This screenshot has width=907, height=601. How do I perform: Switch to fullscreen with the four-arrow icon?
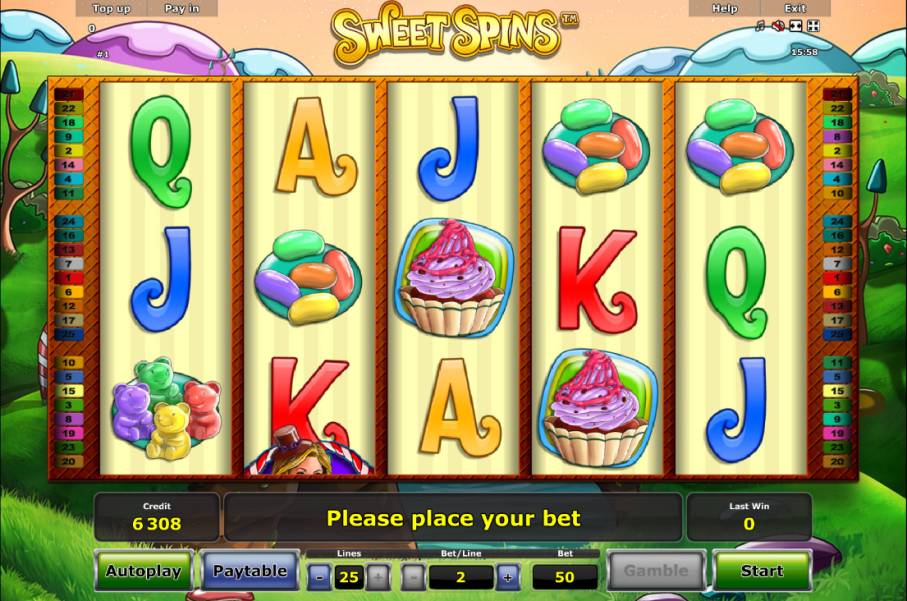click(x=813, y=26)
